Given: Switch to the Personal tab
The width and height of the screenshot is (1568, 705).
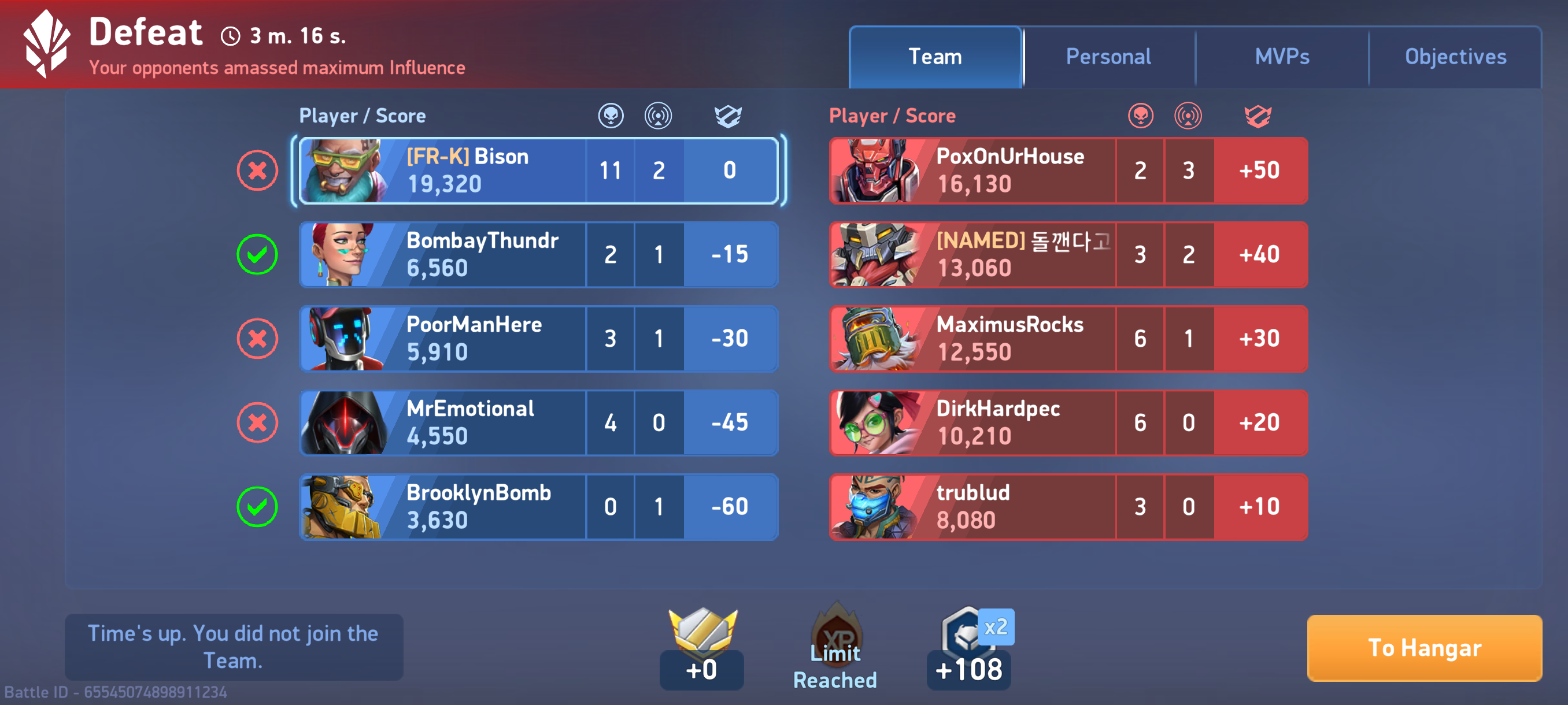Looking at the screenshot, I should 1108,57.
